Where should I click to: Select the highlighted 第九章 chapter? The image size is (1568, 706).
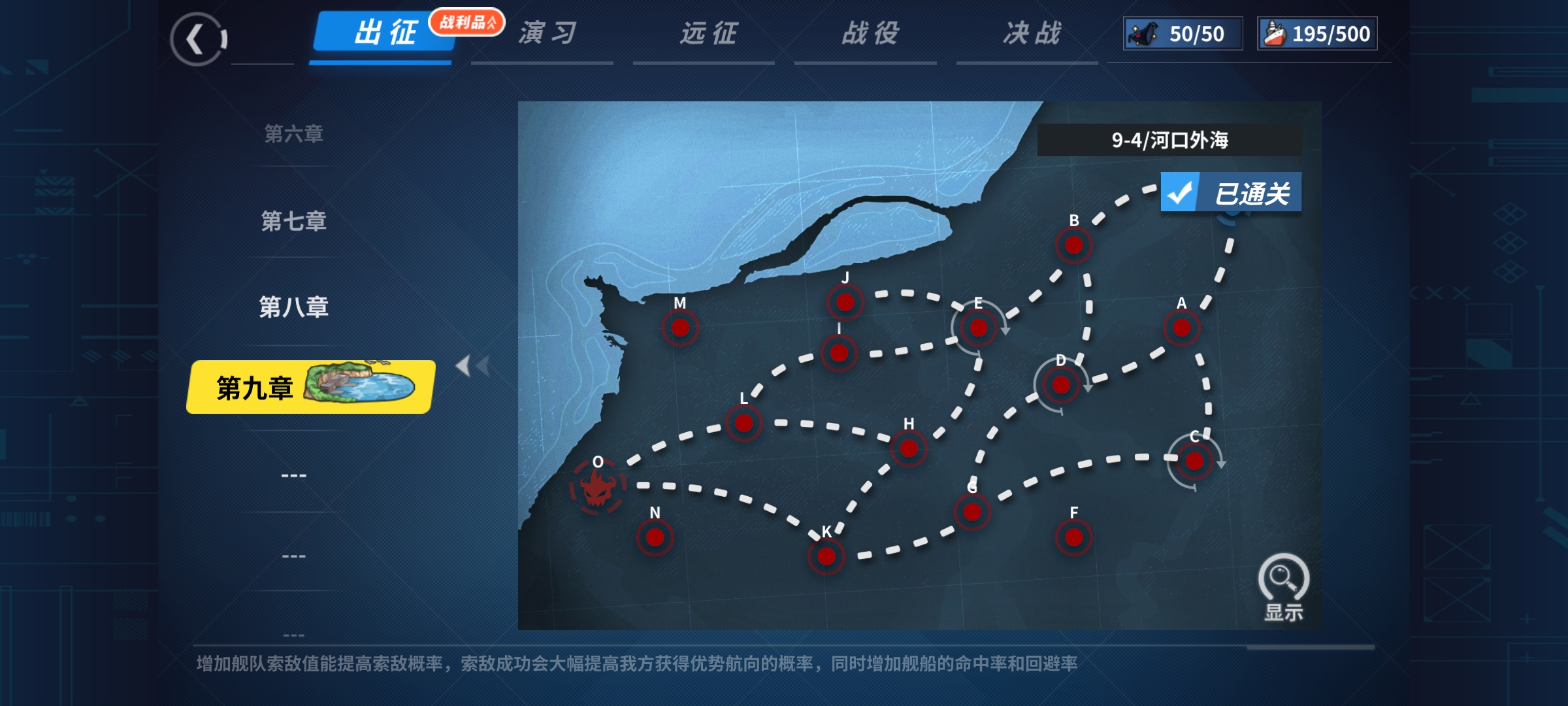311,387
